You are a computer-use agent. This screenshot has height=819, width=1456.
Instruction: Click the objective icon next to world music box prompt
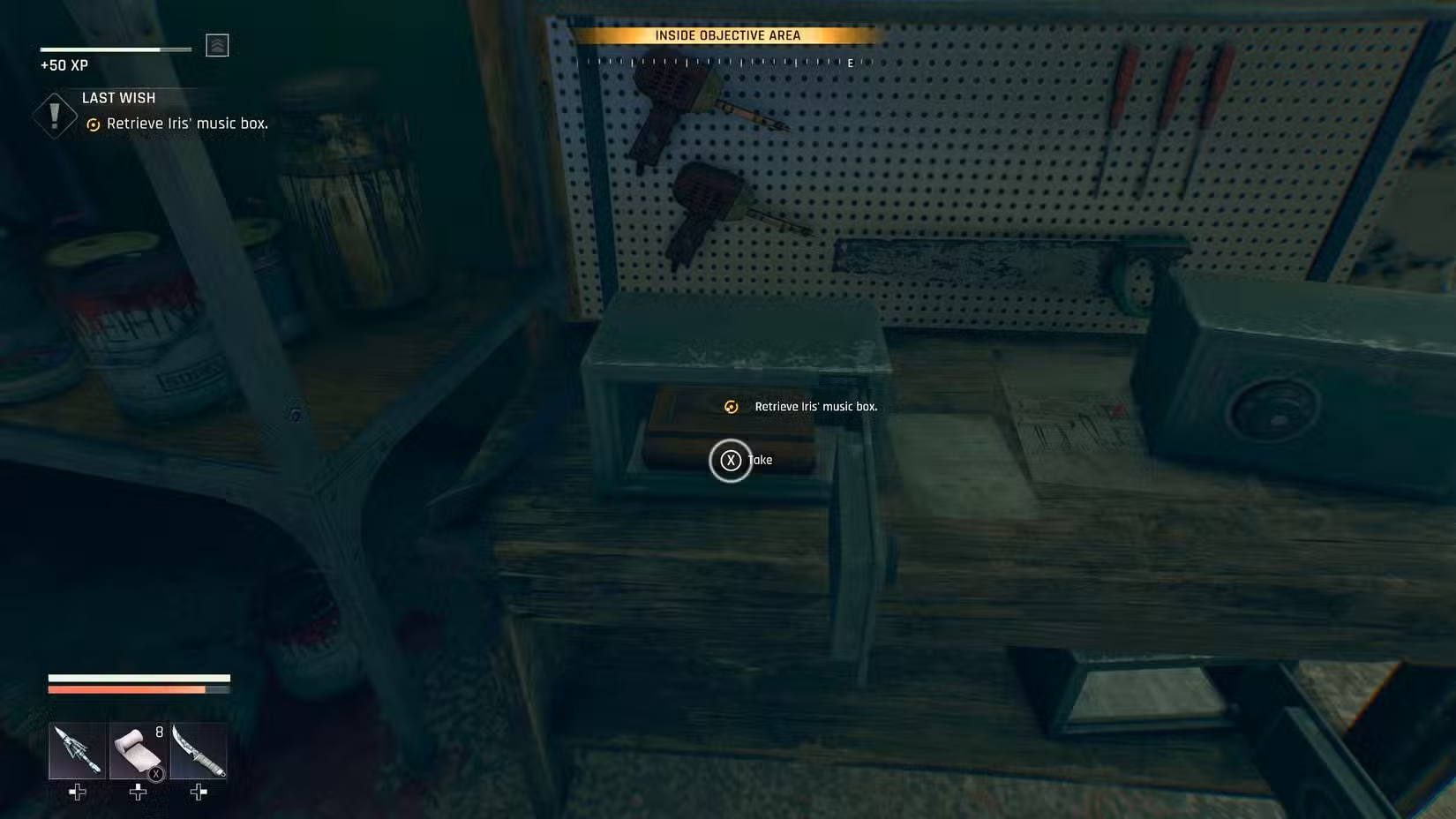[x=729, y=407]
